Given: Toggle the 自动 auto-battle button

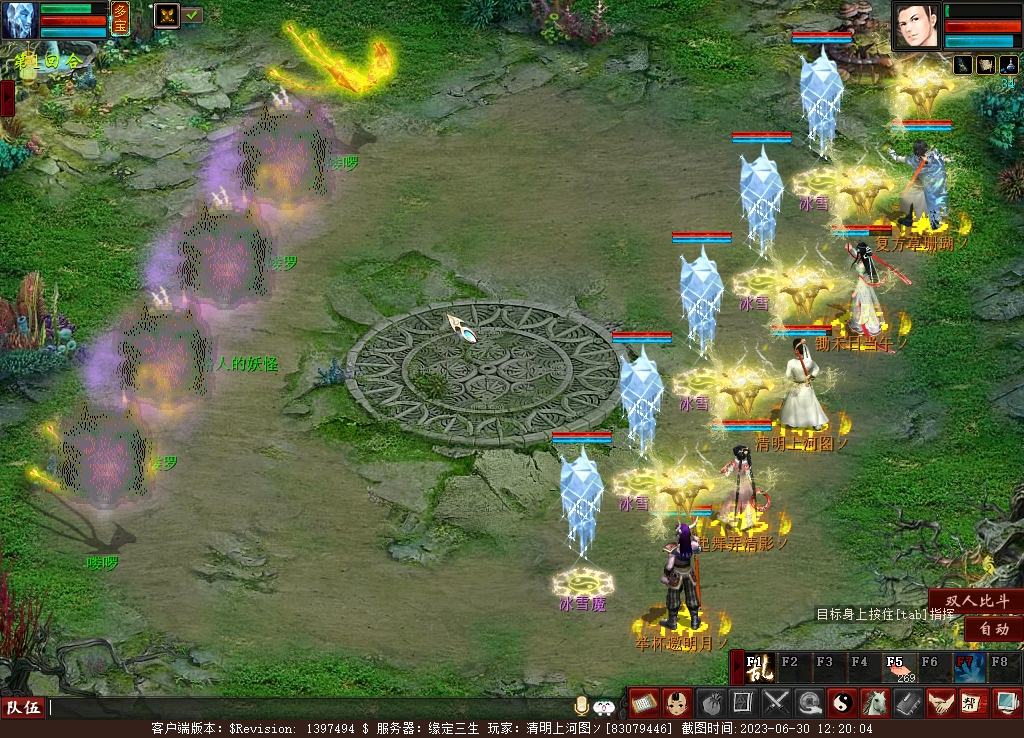Looking at the screenshot, I should click(992, 629).
